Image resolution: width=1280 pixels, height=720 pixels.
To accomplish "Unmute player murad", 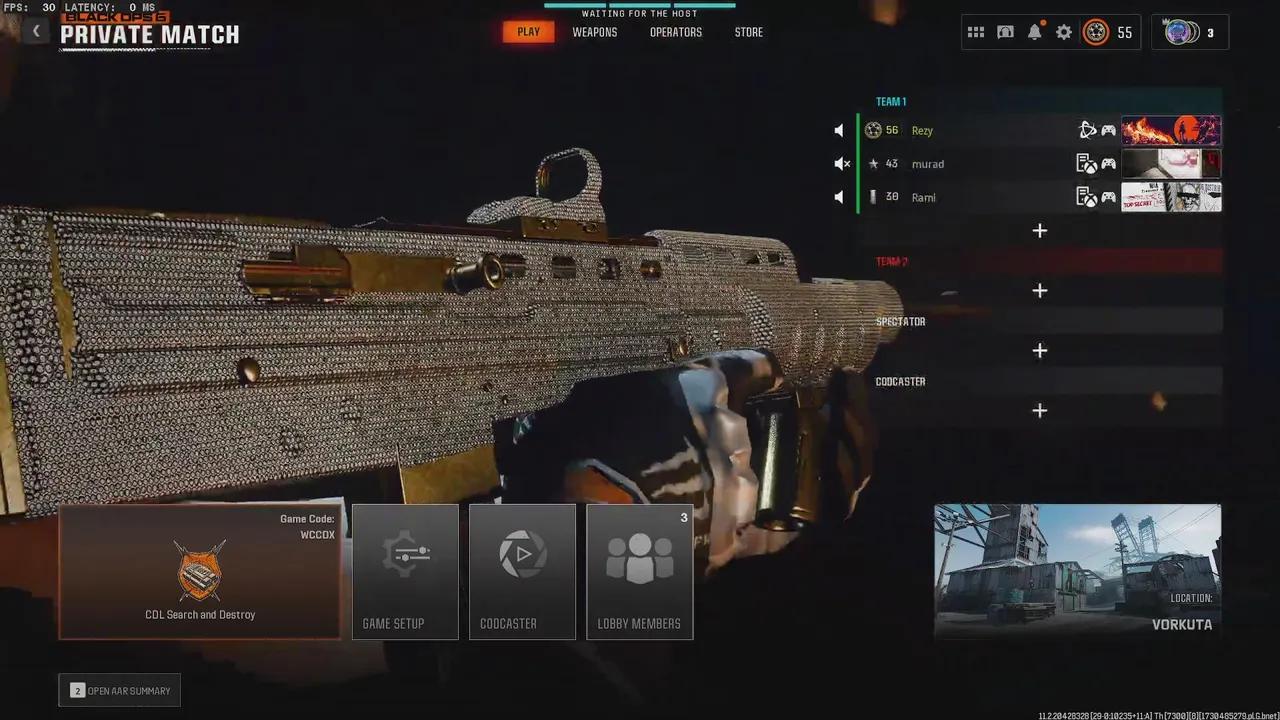I will [841, 163].
